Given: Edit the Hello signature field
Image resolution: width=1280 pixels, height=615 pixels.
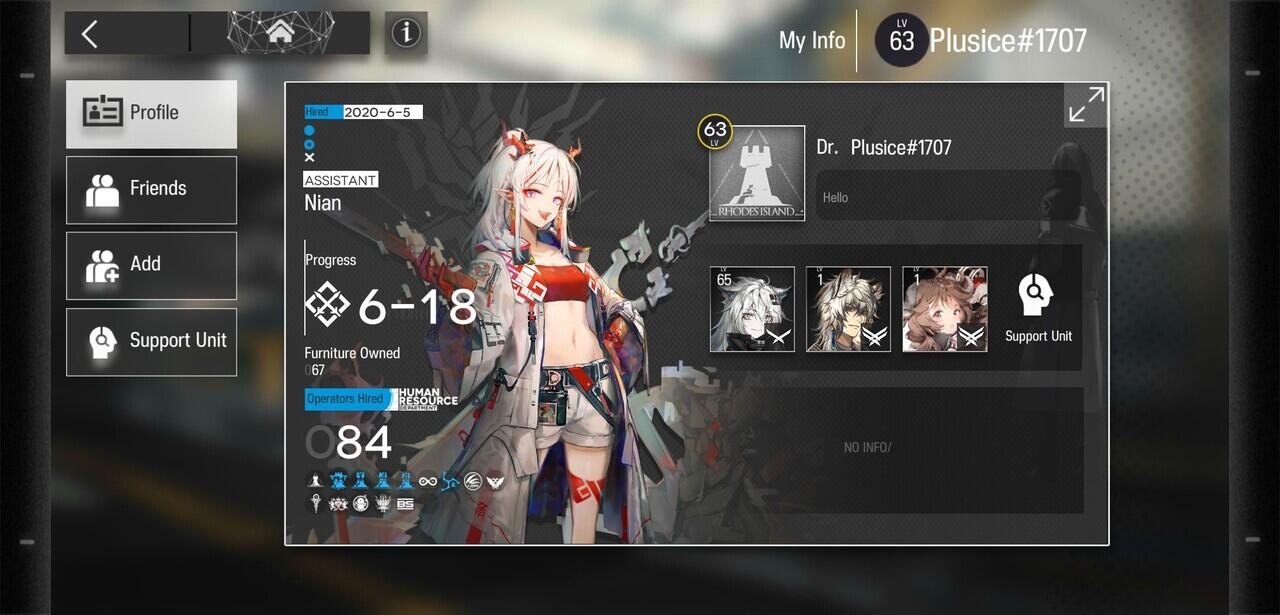Looking at the screenshot, I should (x=948, y=196).
